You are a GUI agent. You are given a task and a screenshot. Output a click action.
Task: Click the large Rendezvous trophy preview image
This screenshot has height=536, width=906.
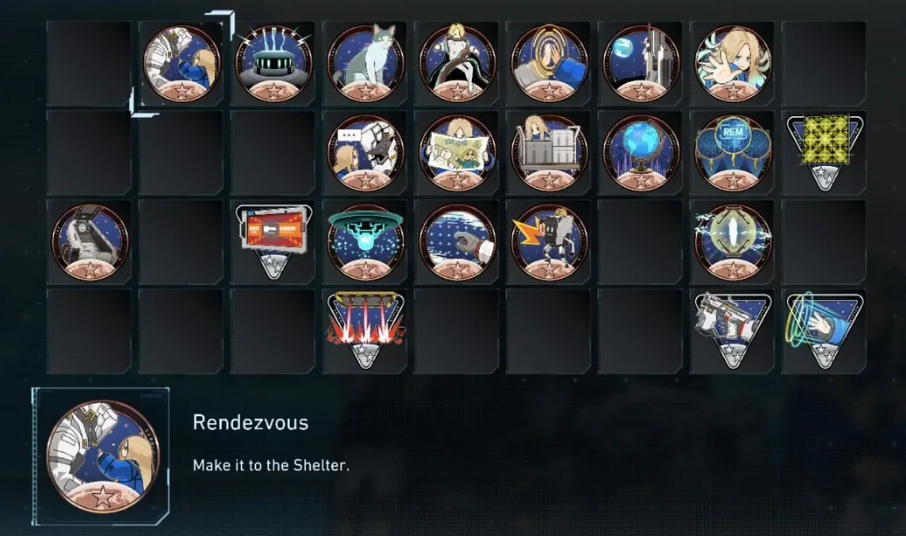[102, 456]
